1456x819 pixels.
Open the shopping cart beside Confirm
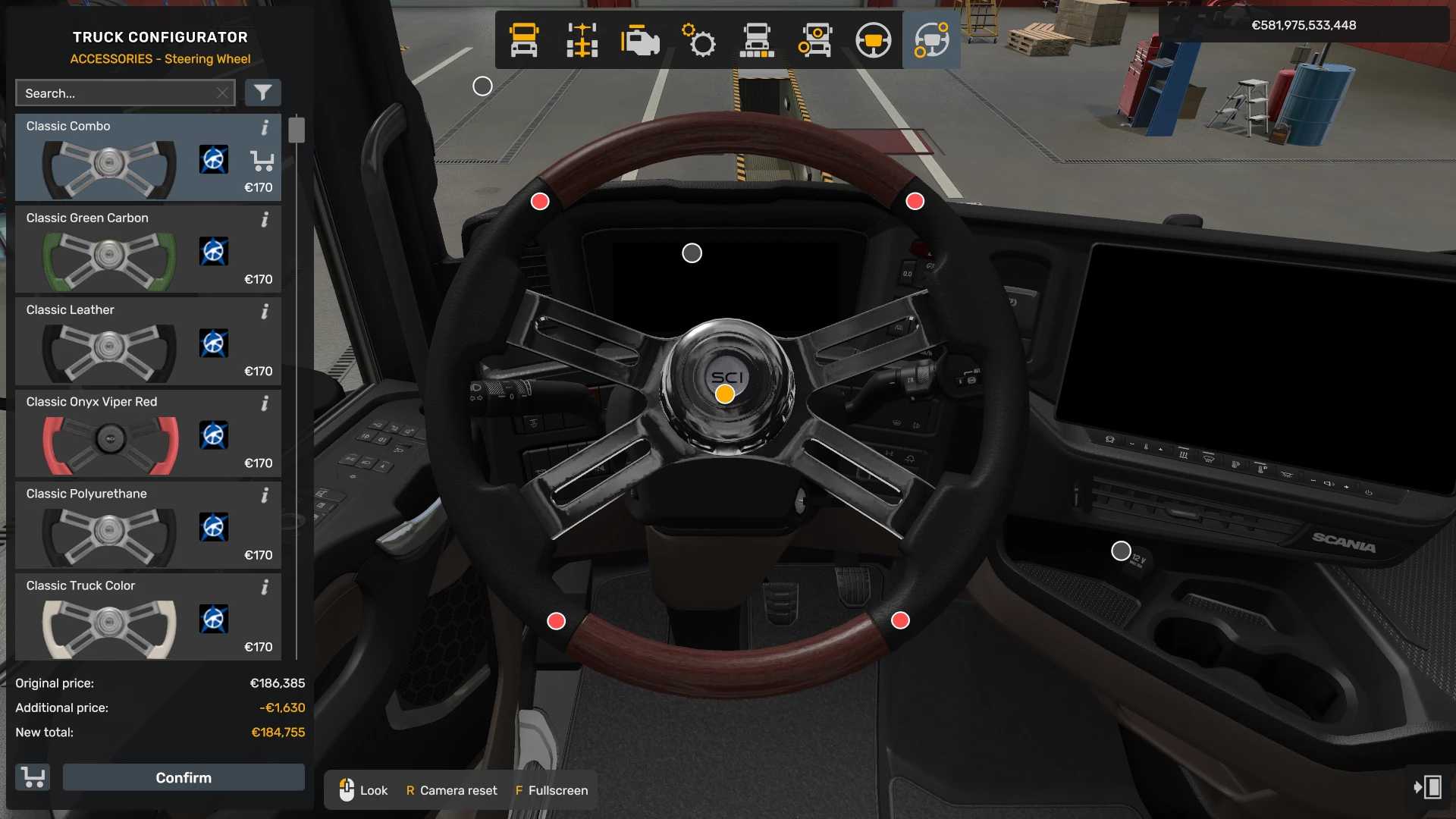pyautogui.click(x=33, y=777)
